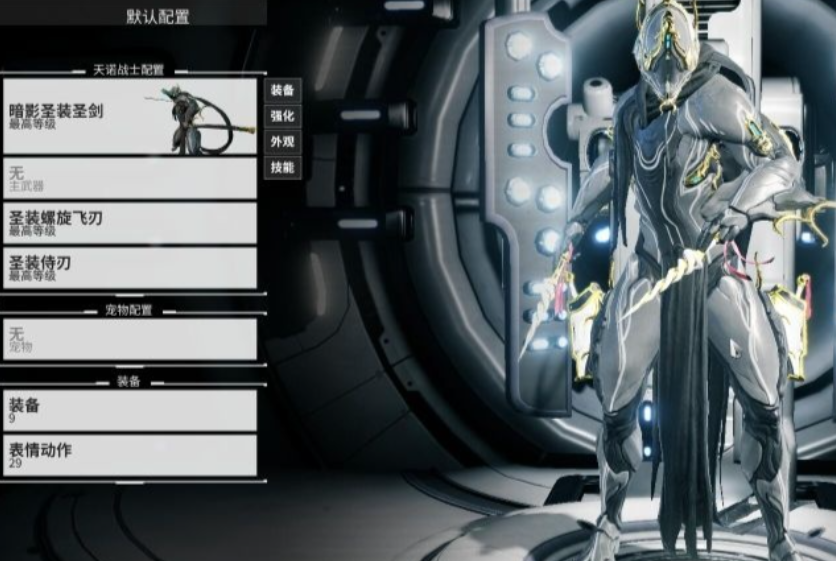Open the 装备 button beside the warframe
Screen dimensions: 836x561
click(x=282, y=90)
